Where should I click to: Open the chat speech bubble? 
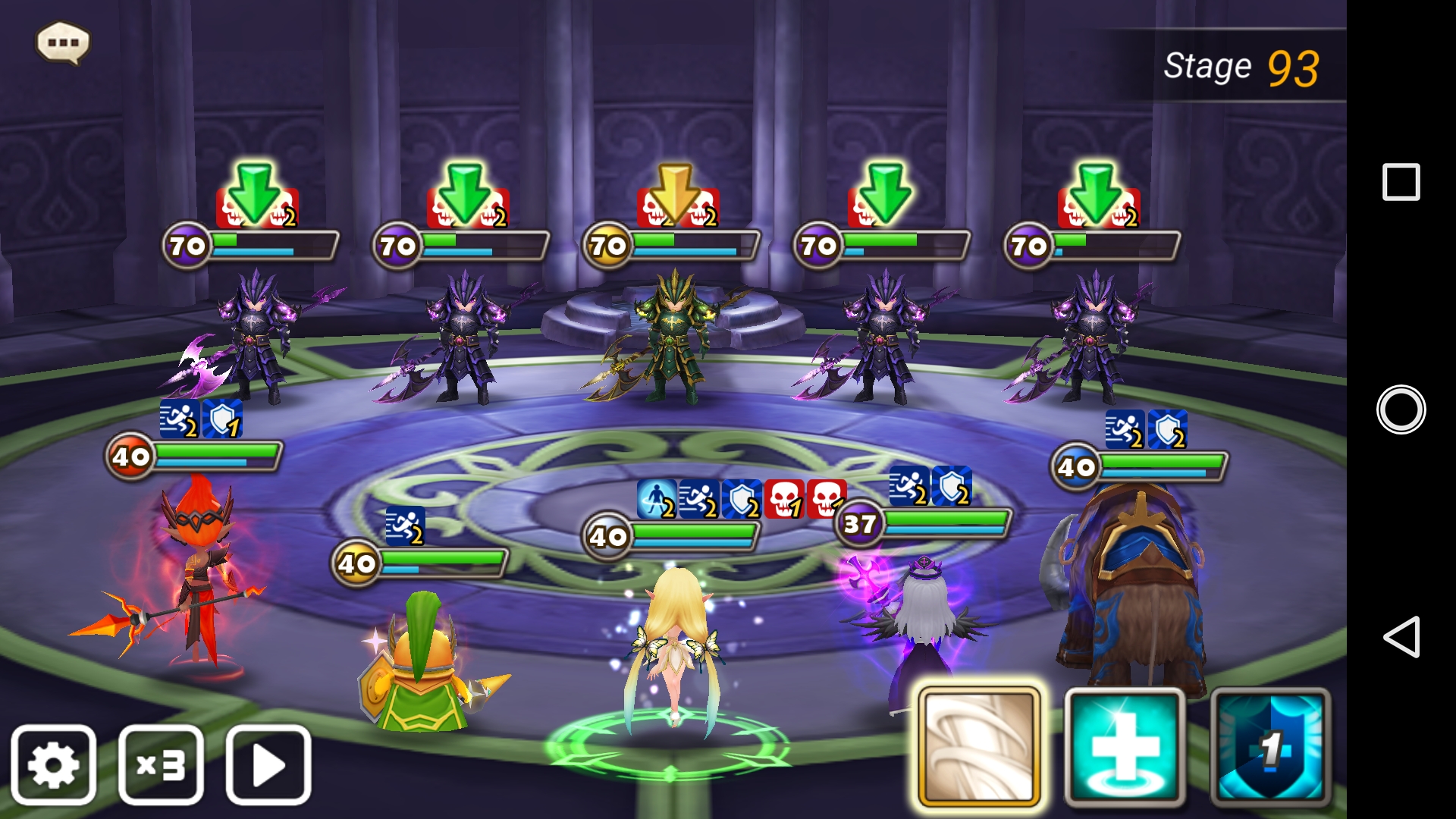(x=63, y=42)
